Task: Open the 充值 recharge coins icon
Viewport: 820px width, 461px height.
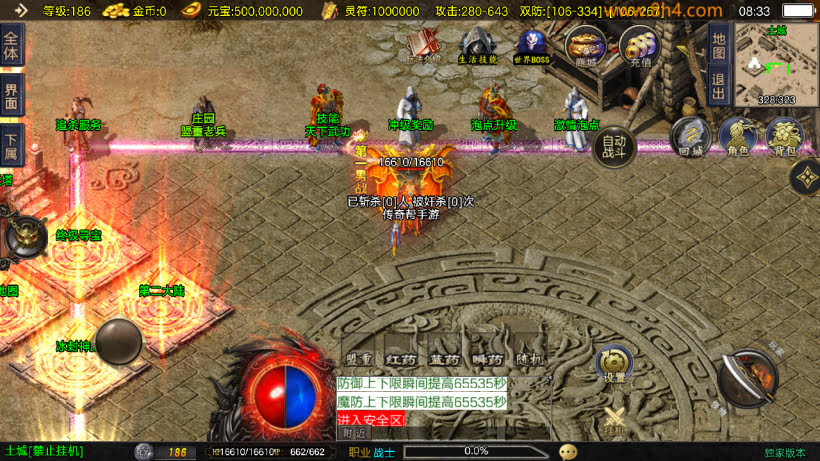Action: click(639, 46)
